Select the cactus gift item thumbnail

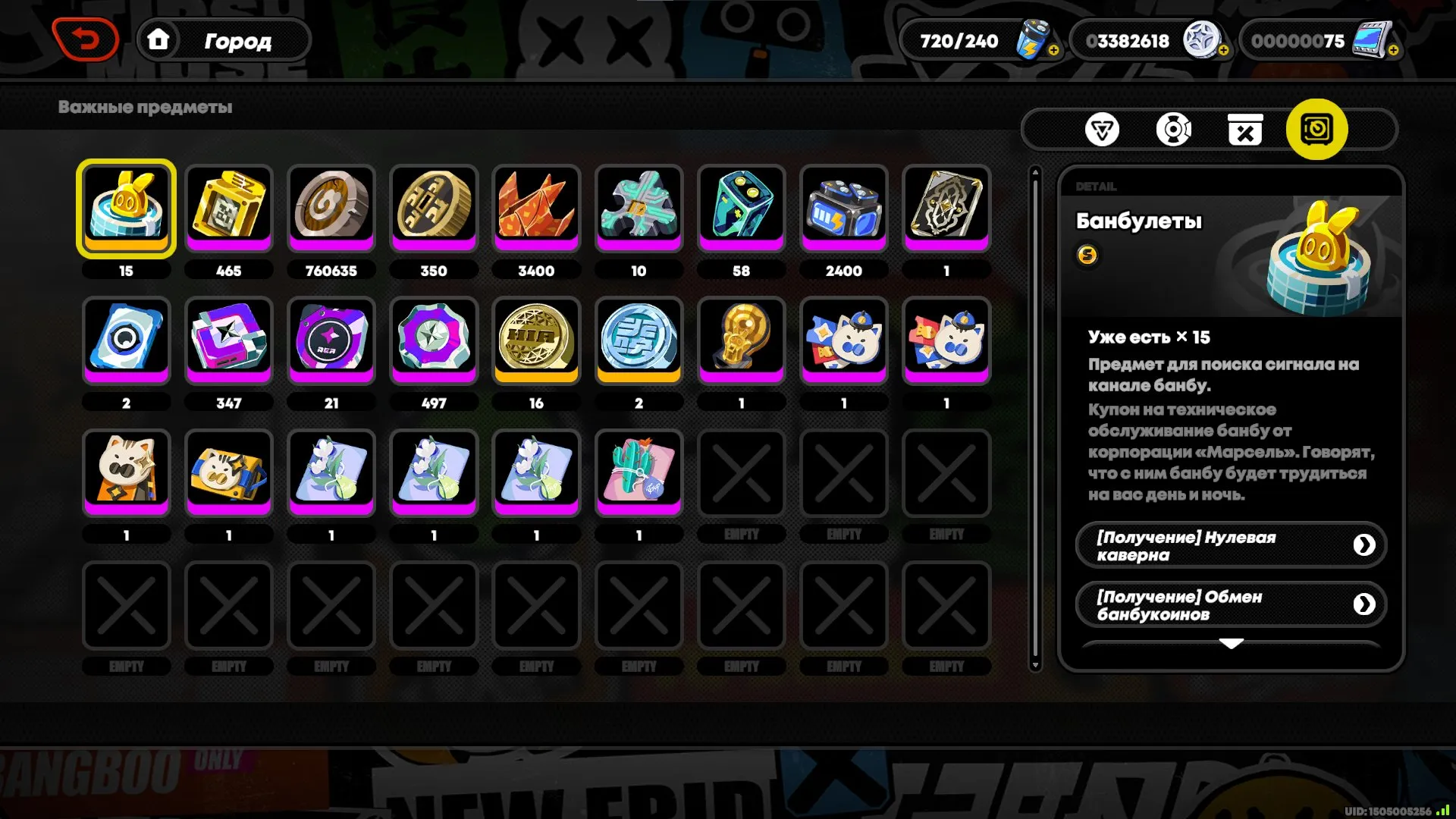(x=639, y=472)
